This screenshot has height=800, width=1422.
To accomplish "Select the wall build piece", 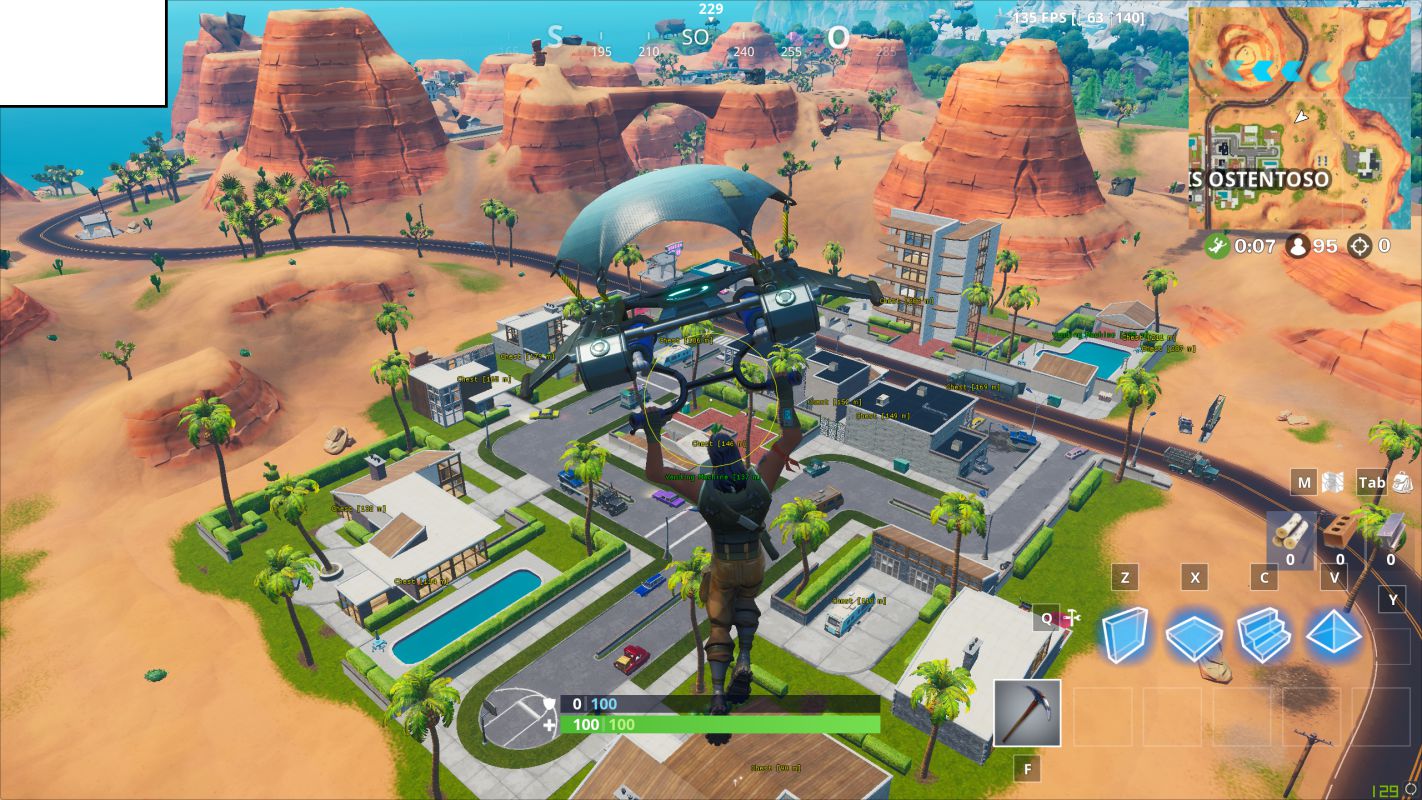I will 1124,636.
